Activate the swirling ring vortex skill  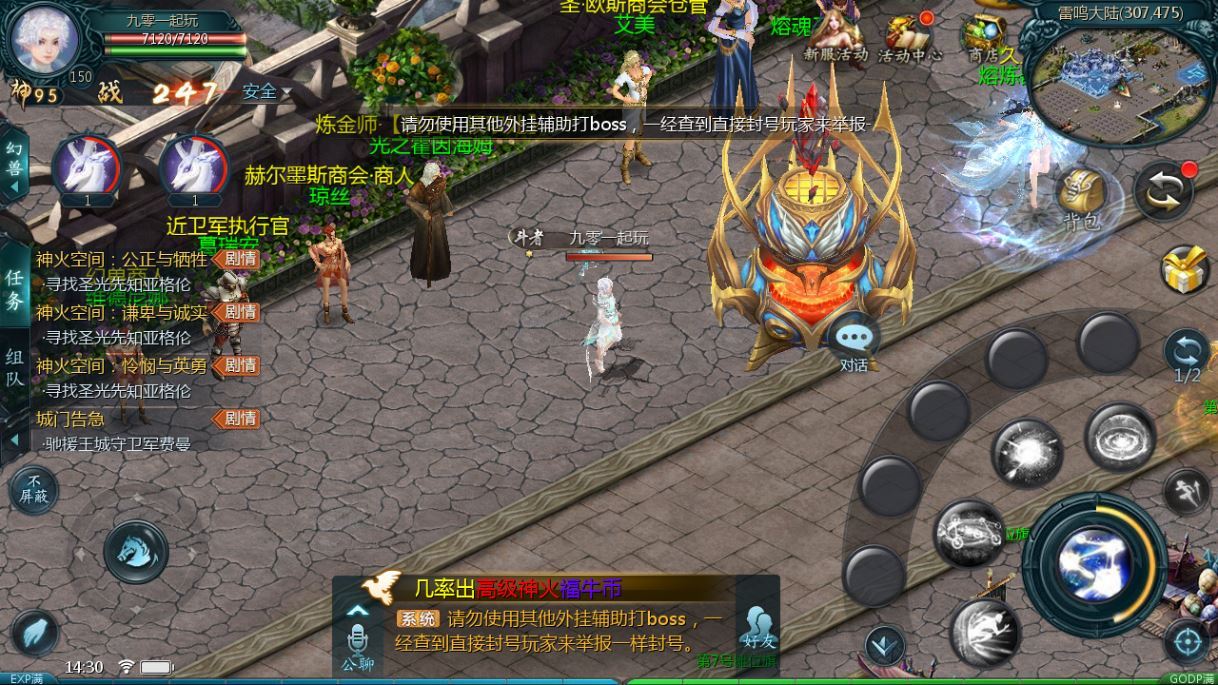(x=1120, y=436)
